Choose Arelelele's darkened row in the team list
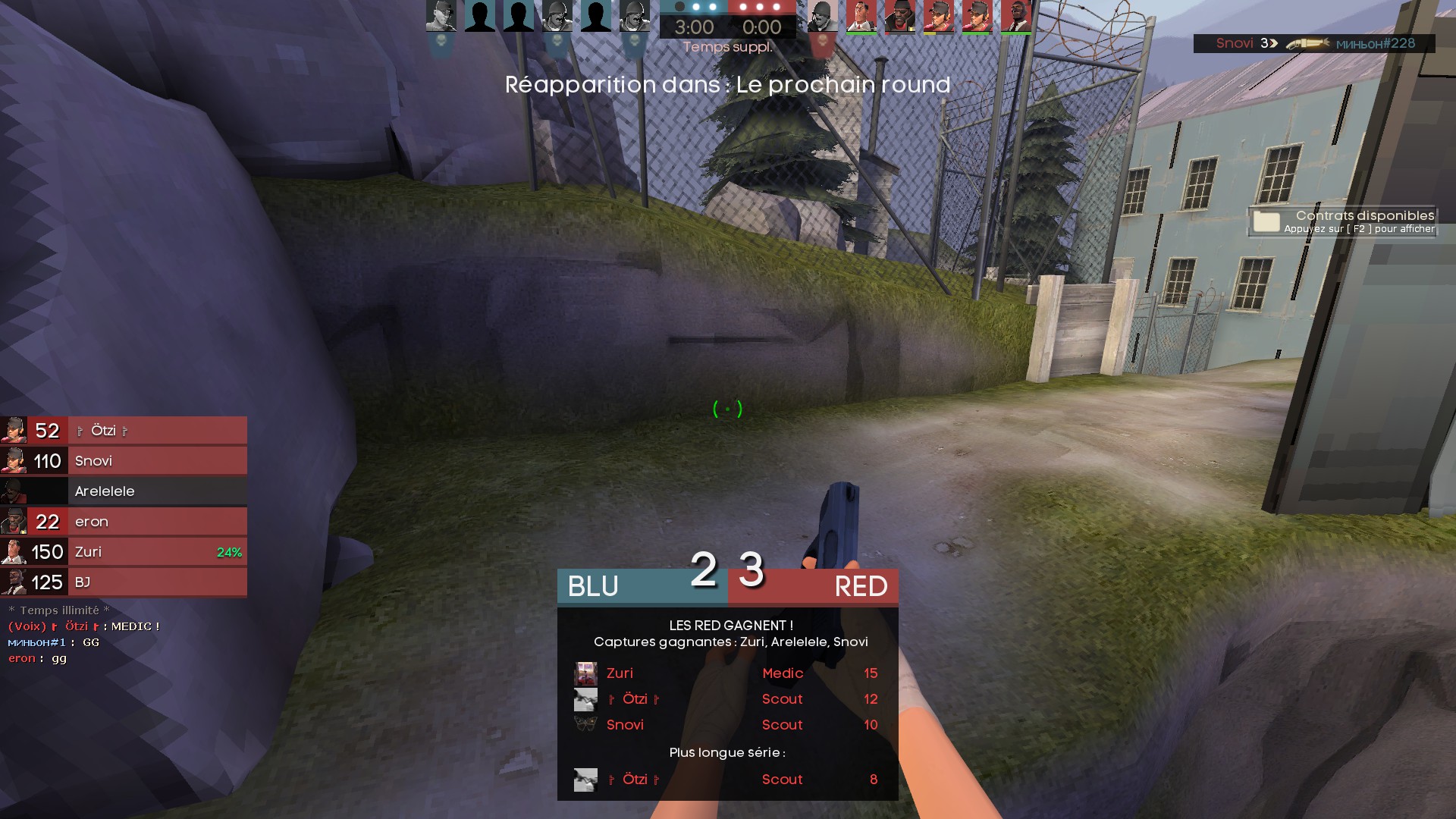 point(124,491)
